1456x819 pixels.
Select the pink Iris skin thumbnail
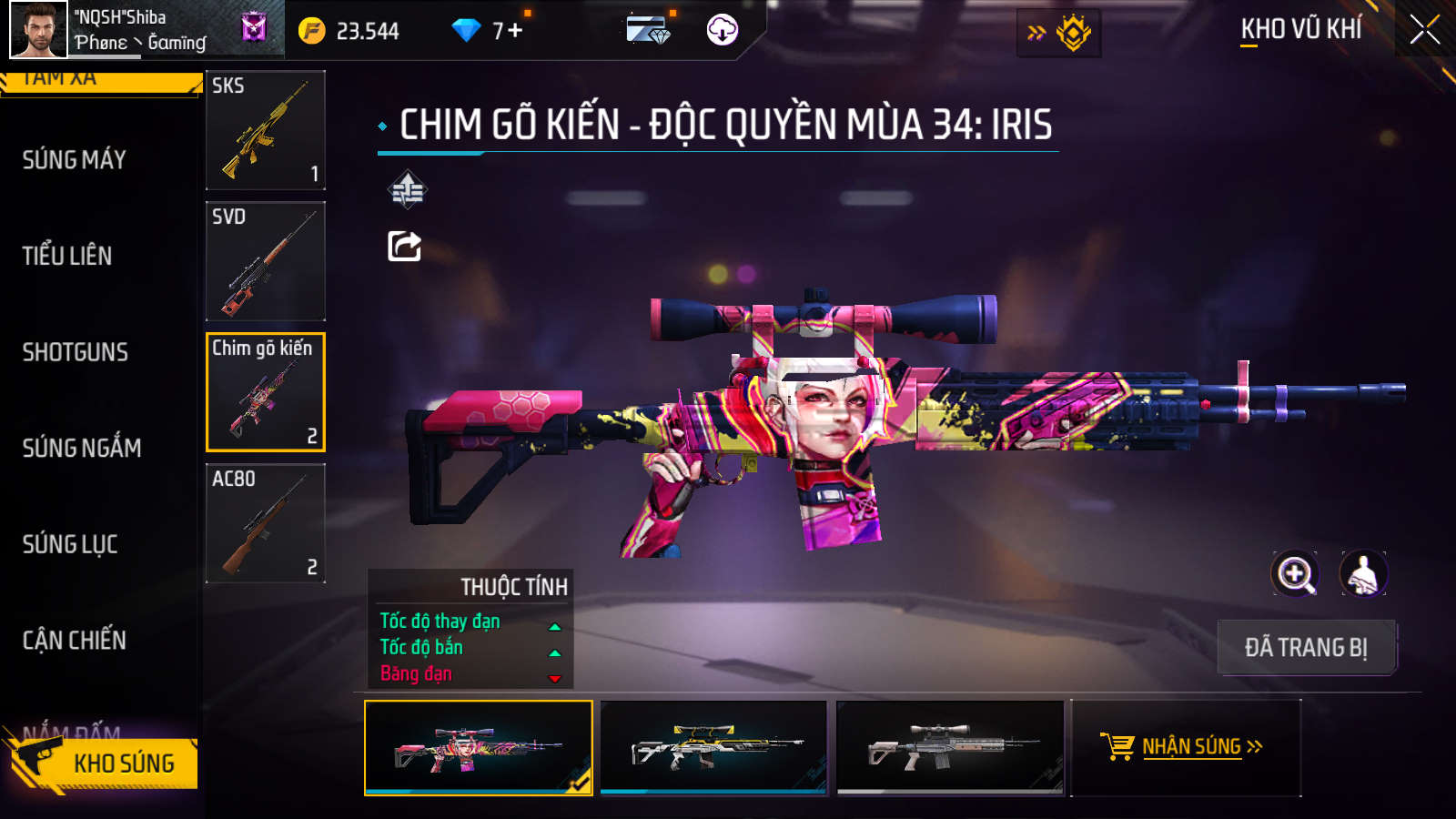tap(479, 748)
